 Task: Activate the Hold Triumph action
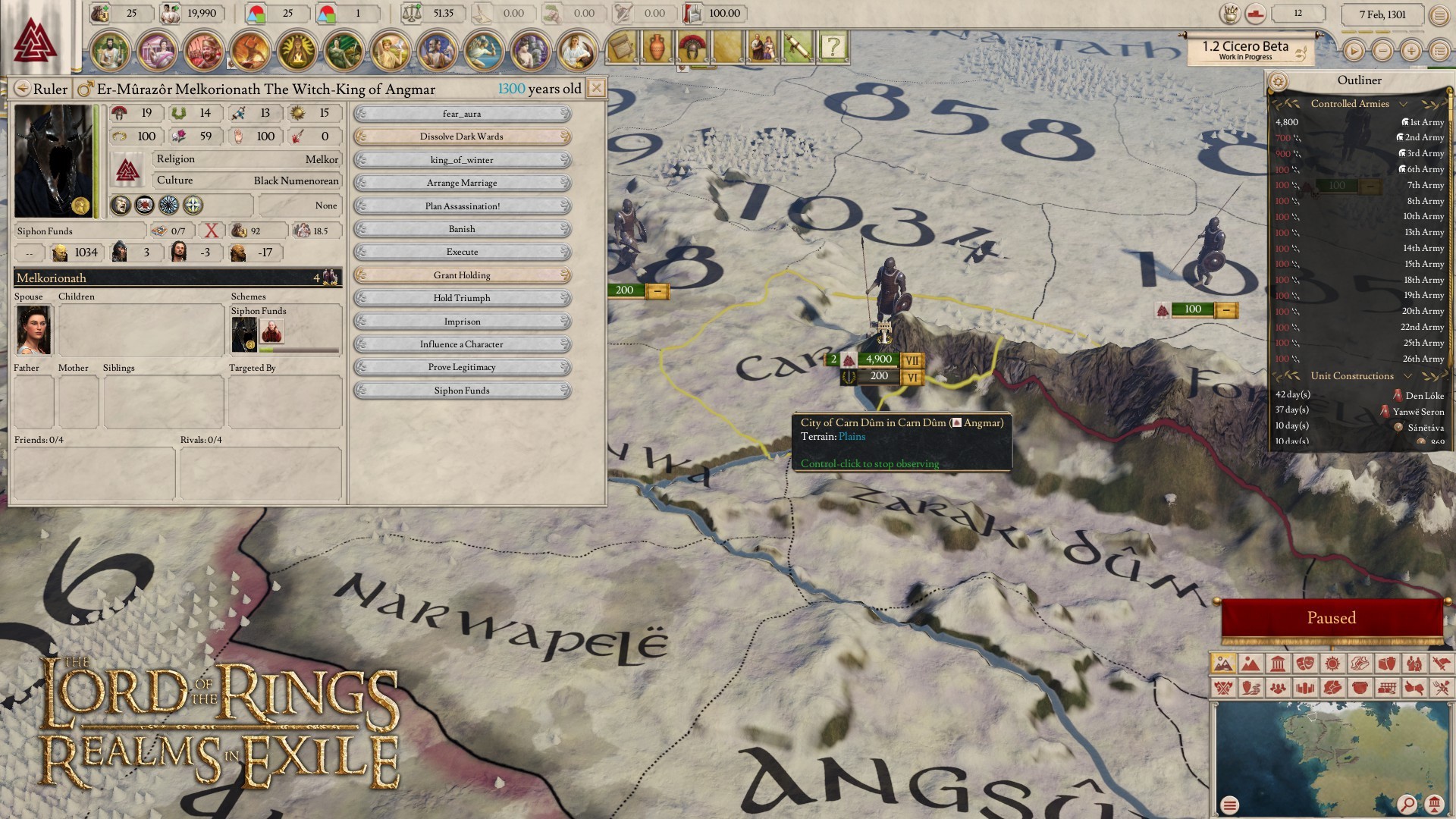462,298
